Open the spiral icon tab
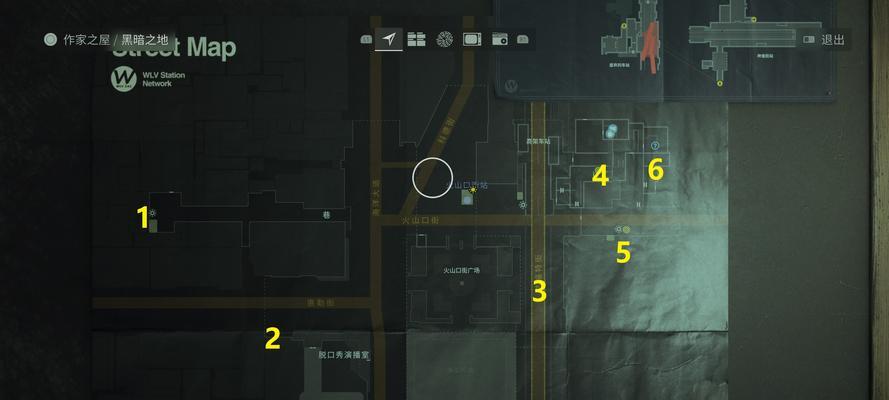The image size is (889, 400). (445, 40)
